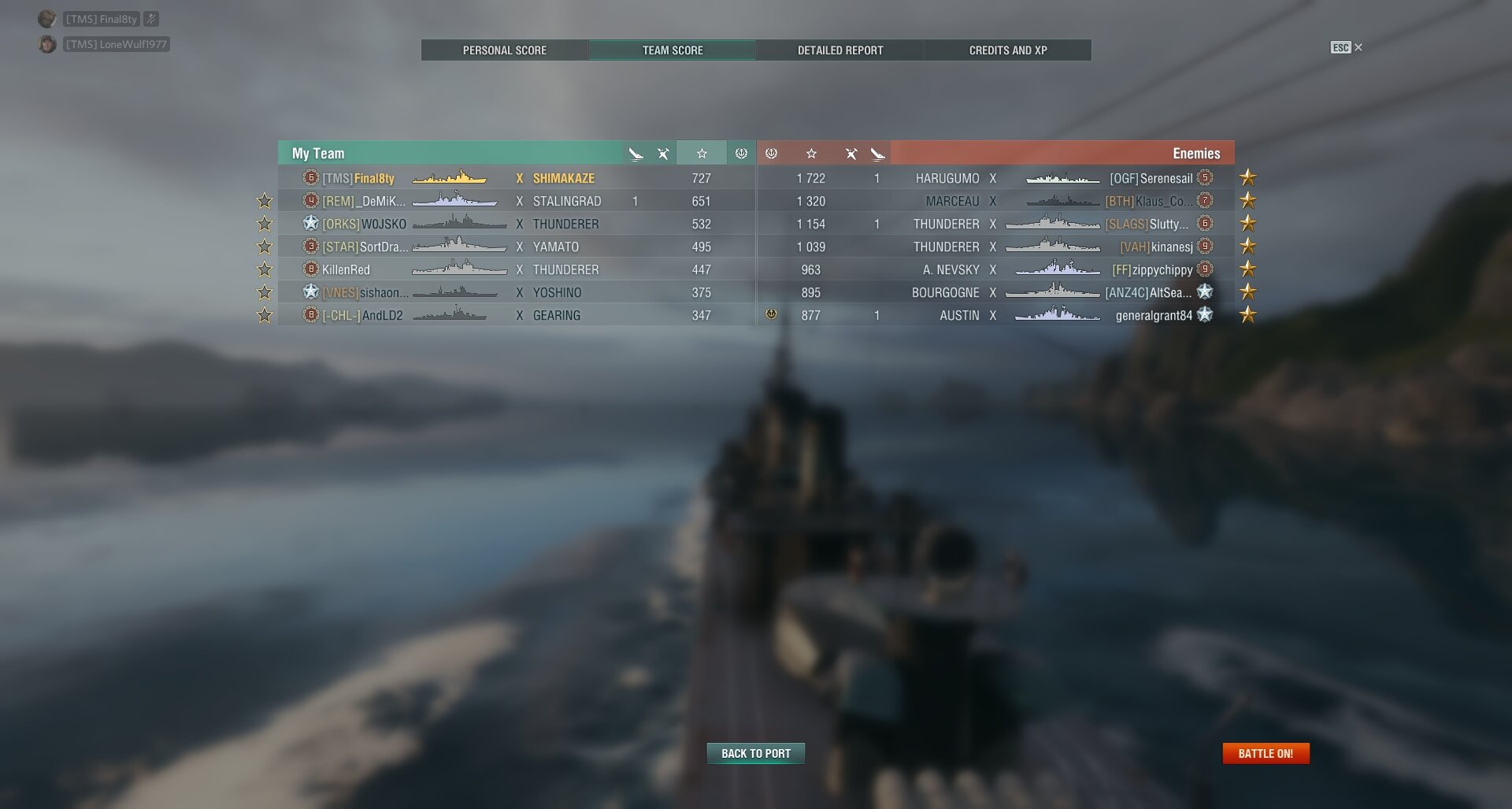Start another match with Battle On!
The height and width of the screenshot is (809, 1512).
tap(1265, 754)
